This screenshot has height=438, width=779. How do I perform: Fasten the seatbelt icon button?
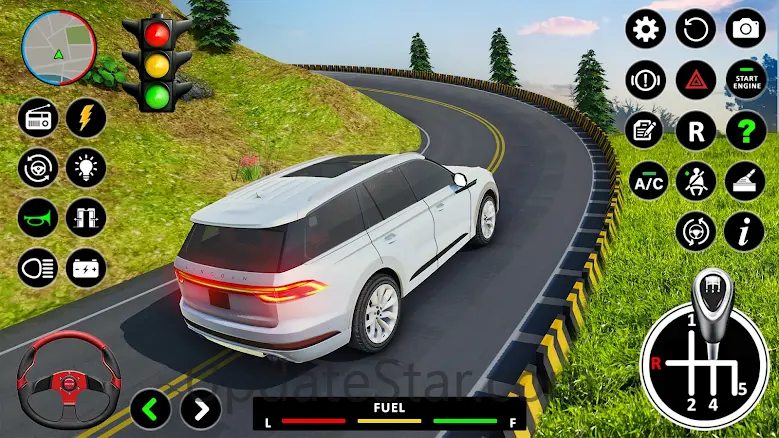click(x=696, y=181)
